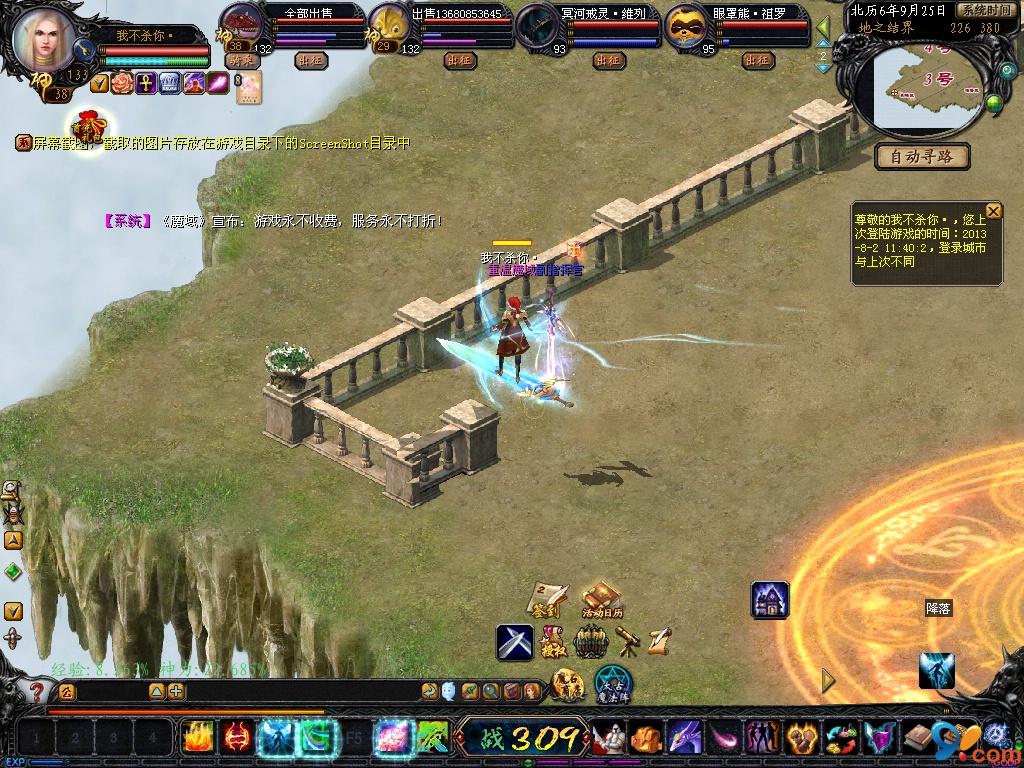Collapse the pet bar with the green arrow
Viewport: 1024px width, 768px height.
[823, 27]
